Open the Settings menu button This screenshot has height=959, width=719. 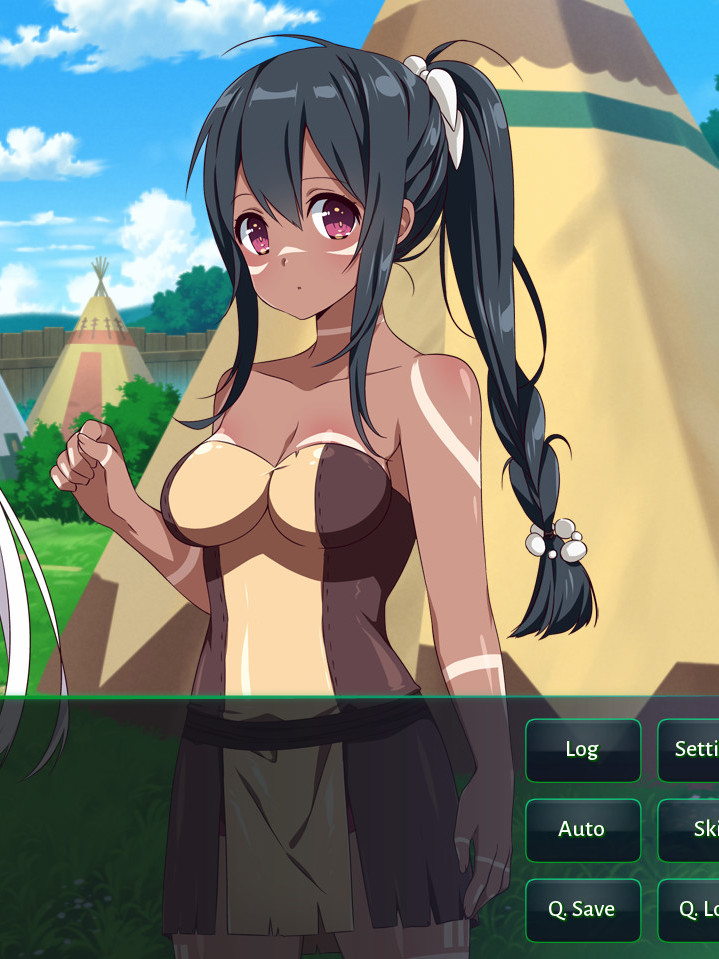(692, 750)
